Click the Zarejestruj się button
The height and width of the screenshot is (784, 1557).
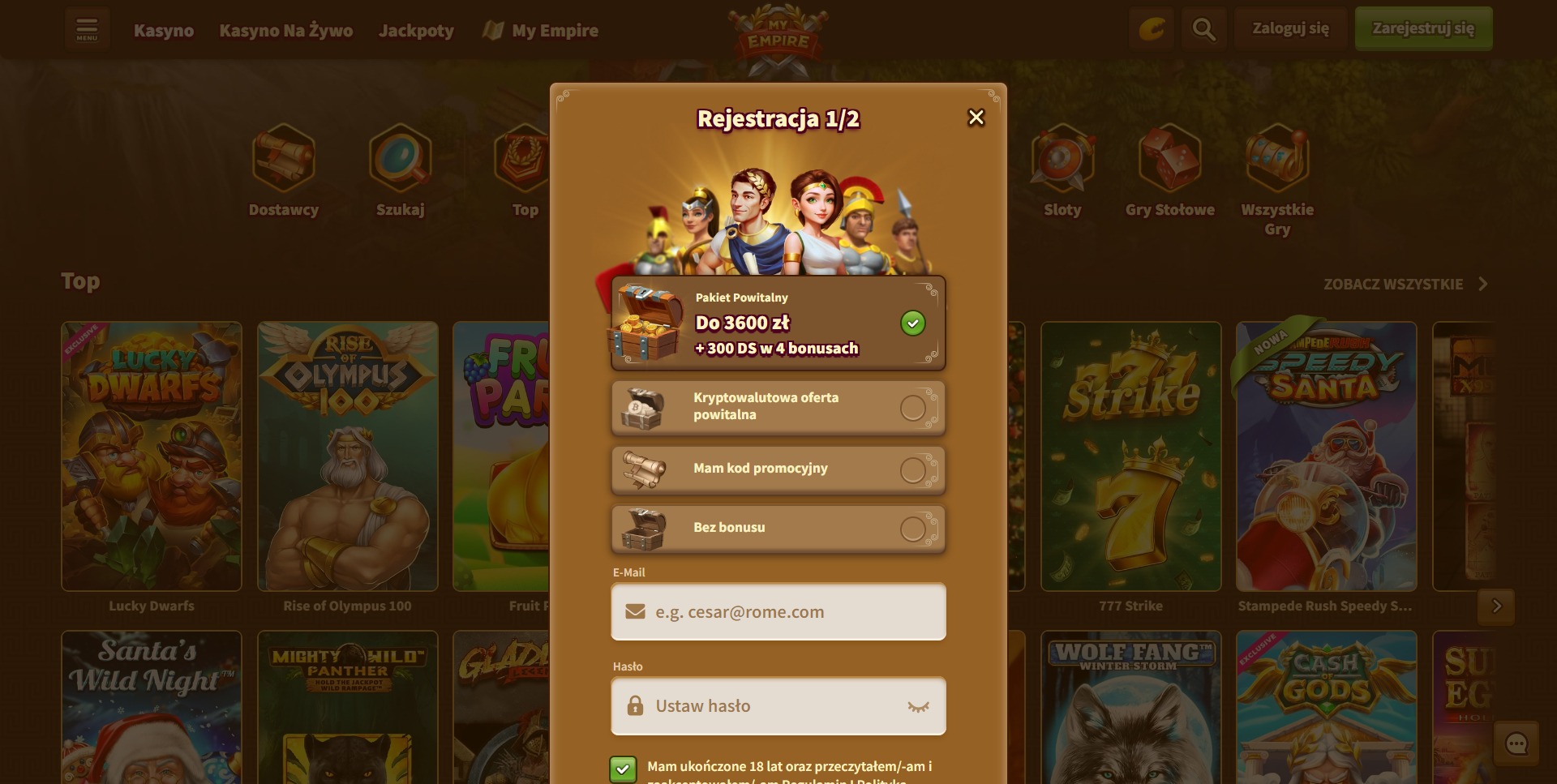point(1423,28)
